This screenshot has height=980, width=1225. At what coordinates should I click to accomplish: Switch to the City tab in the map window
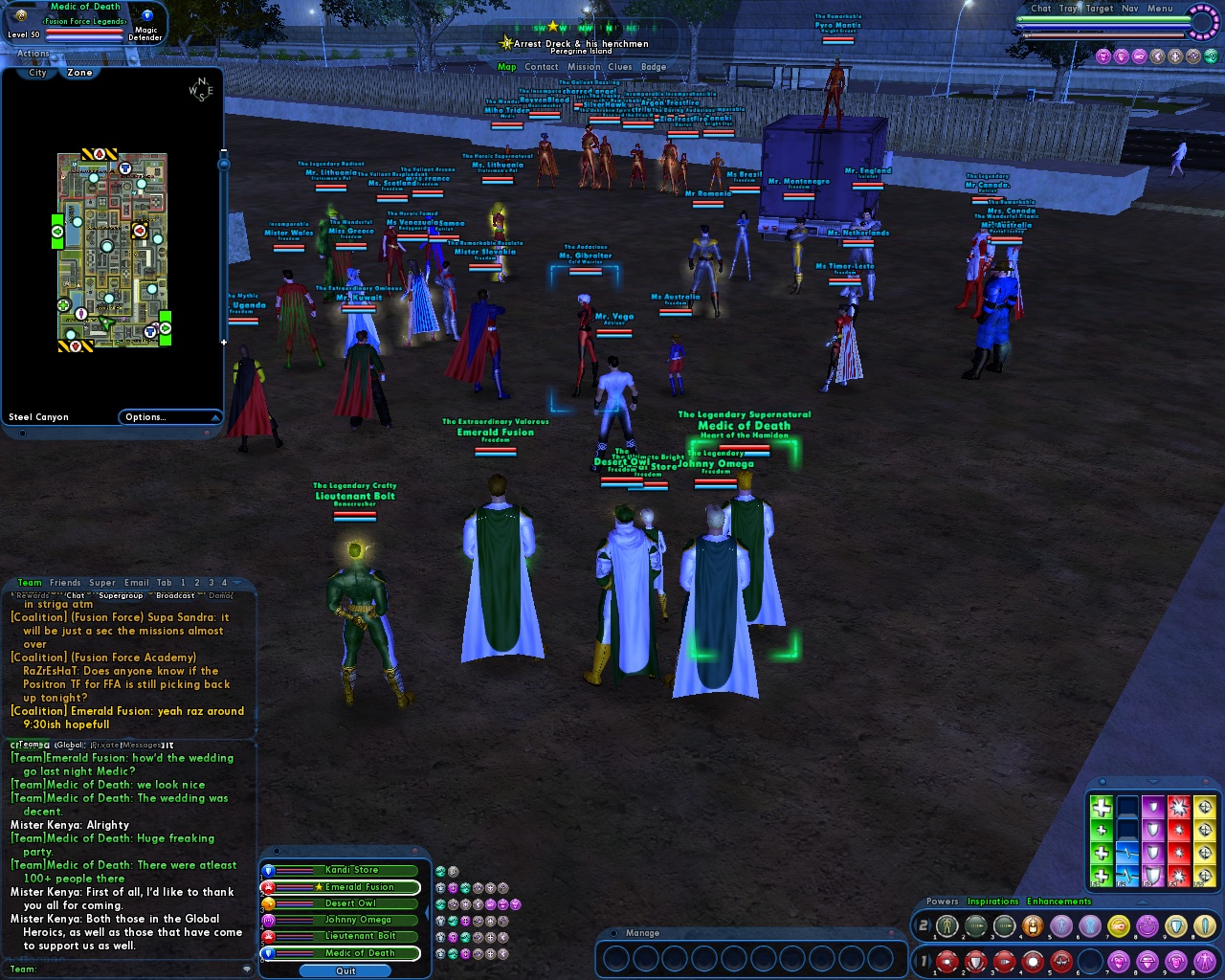[x=36, y=72]
